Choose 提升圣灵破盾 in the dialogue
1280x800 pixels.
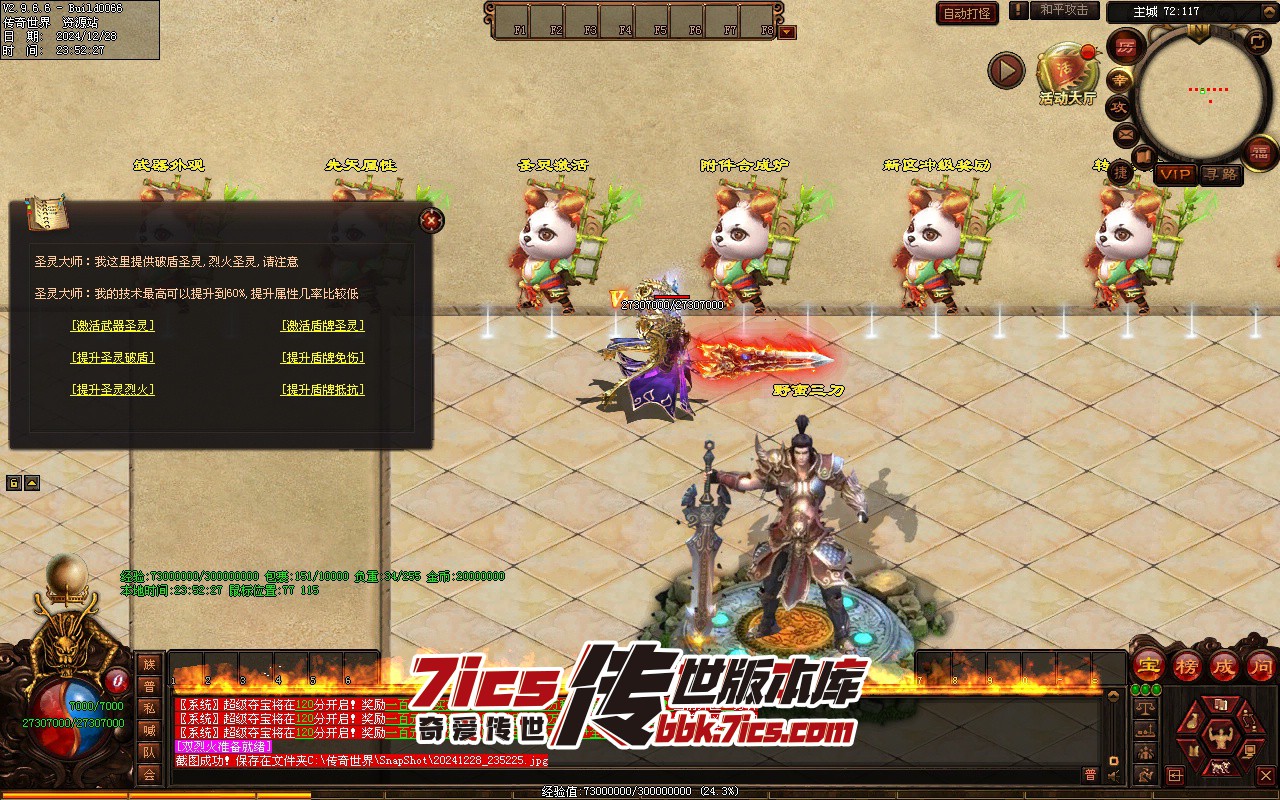click(113, 358)
